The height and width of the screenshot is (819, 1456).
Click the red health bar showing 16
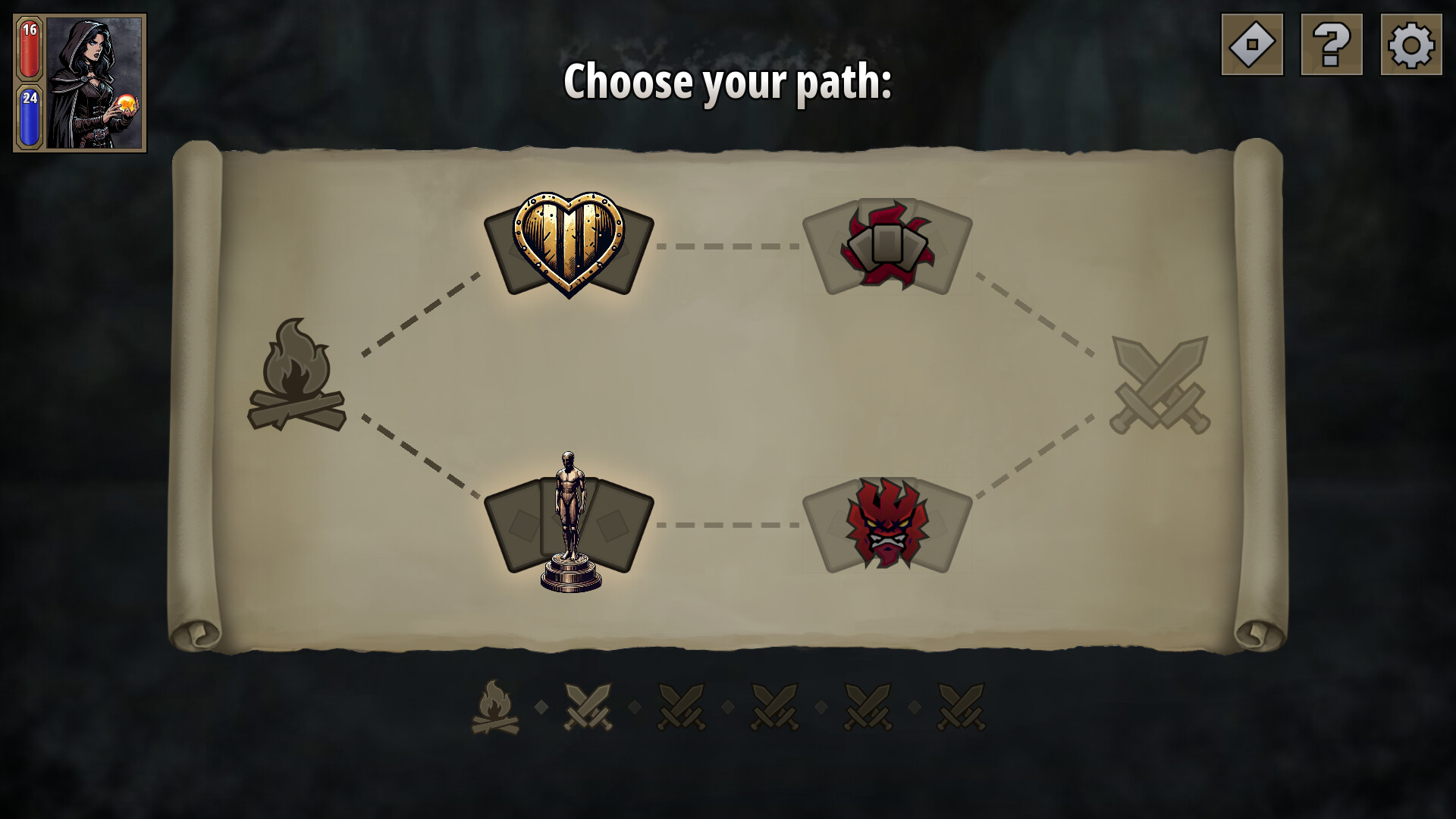point(29,47)
